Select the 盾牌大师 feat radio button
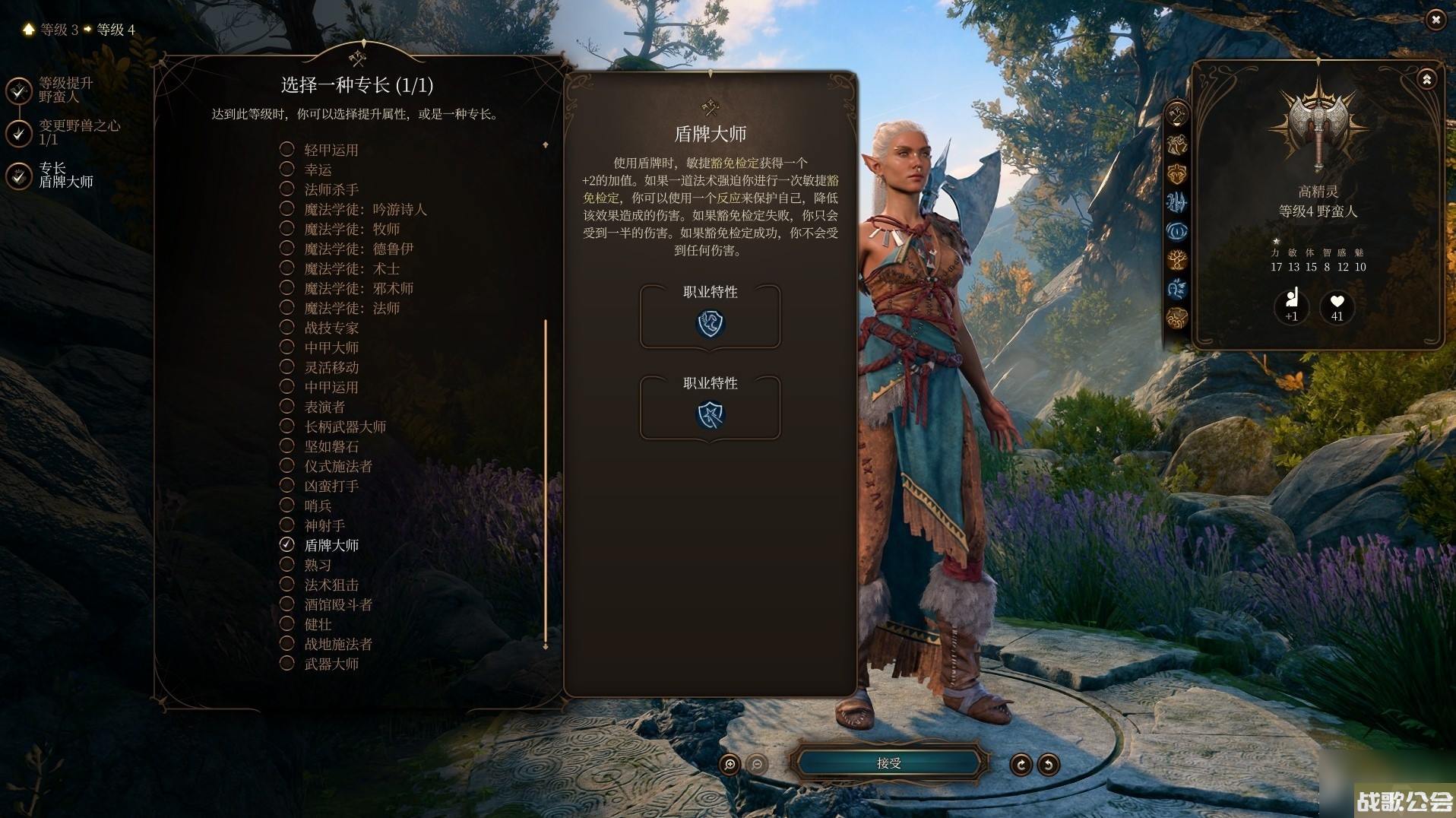This screenshot has width=1456, height=818. click(286, 544)
